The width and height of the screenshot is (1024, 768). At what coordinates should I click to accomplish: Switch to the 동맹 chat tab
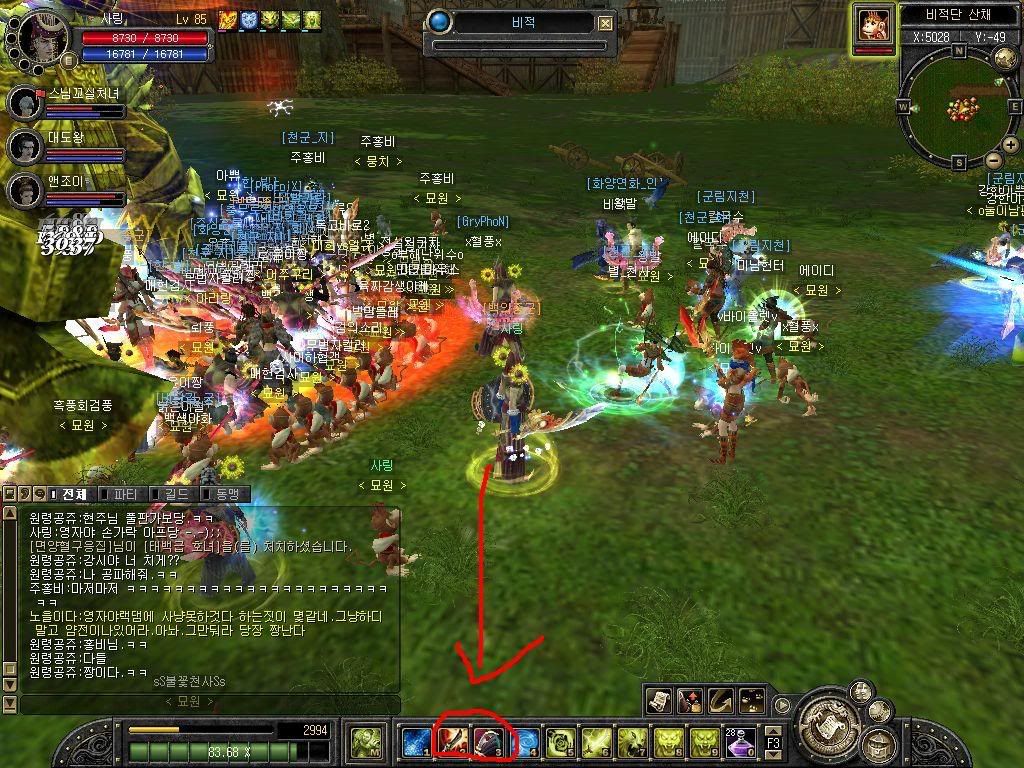coord(225,494)
